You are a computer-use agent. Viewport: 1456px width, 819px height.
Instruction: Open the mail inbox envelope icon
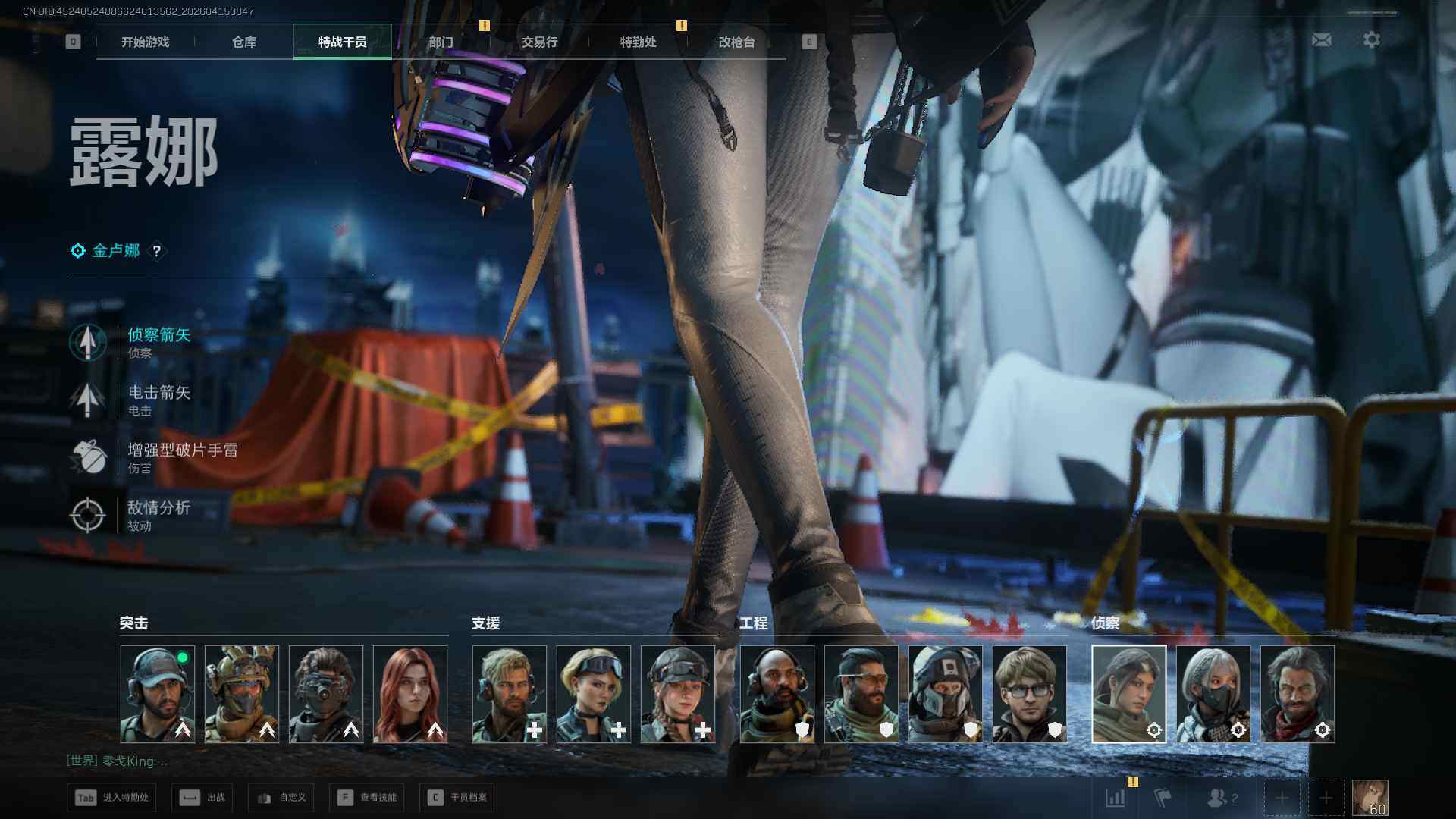tap(1321, 39)
